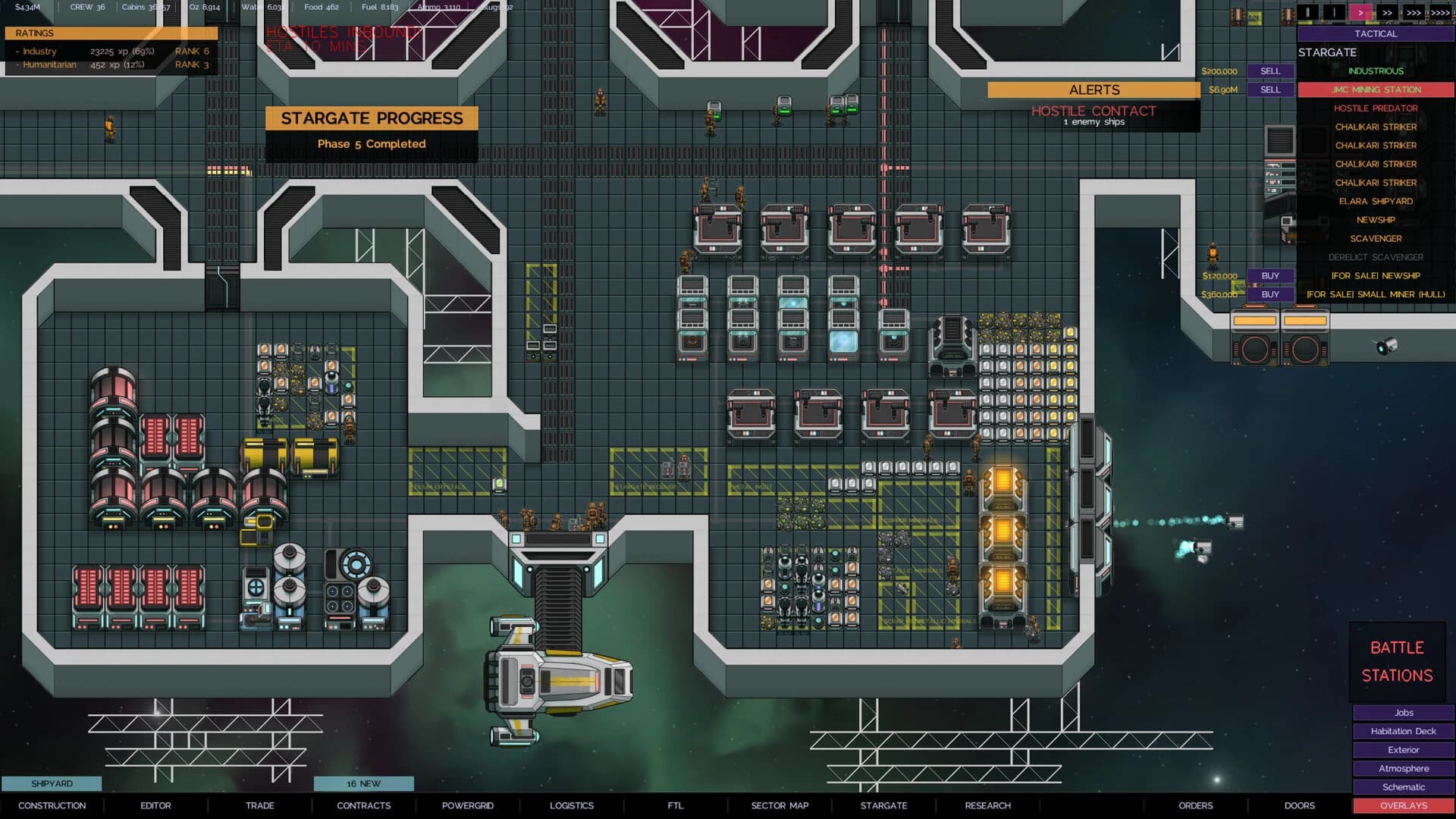Open the RESEARCH menu
The height and width of the screenshot is (819, 1456).
tap(988, 805)
